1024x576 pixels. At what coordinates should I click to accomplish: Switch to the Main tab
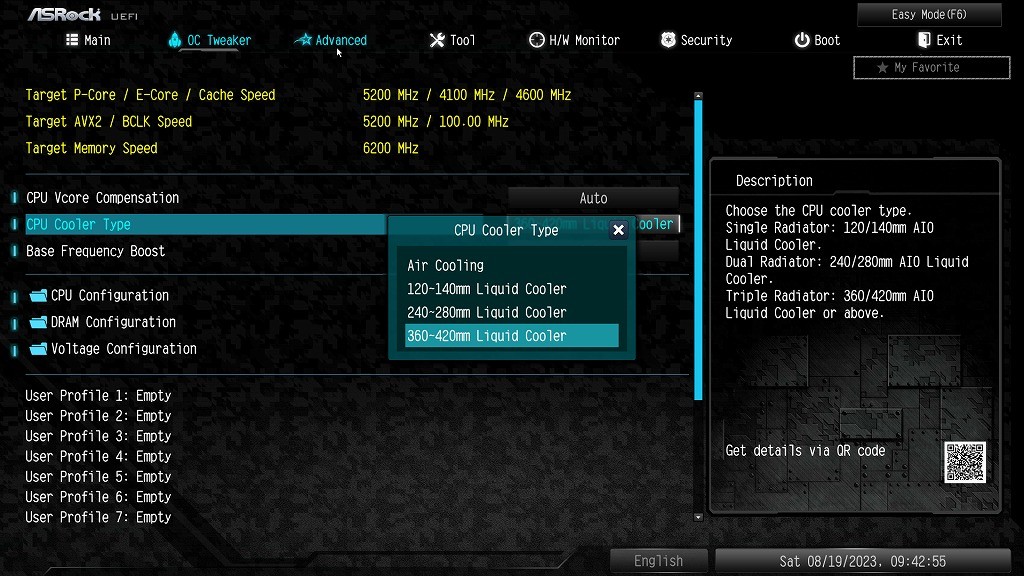coord(88,40)
